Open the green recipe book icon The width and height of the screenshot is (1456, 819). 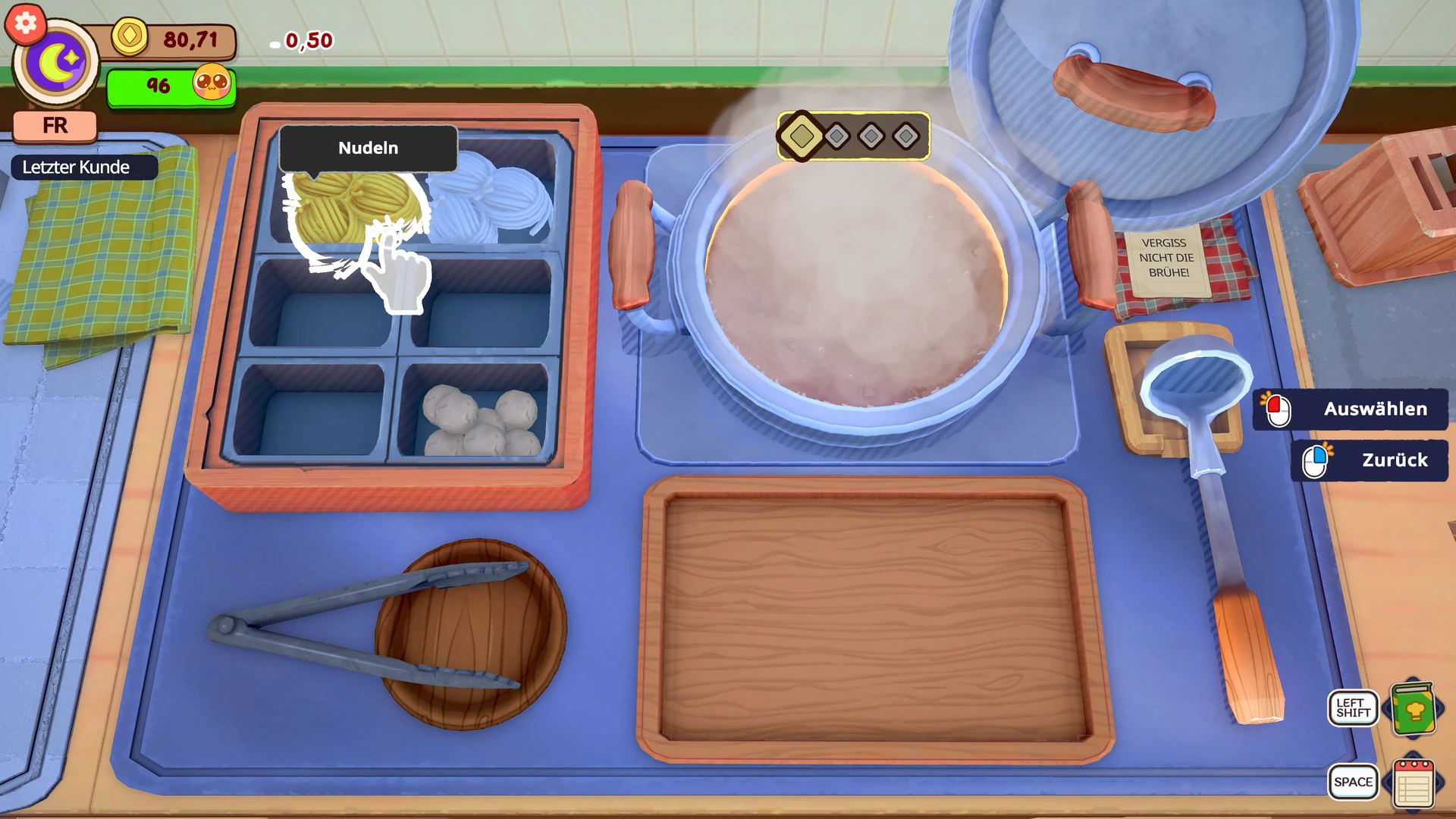1414,710
